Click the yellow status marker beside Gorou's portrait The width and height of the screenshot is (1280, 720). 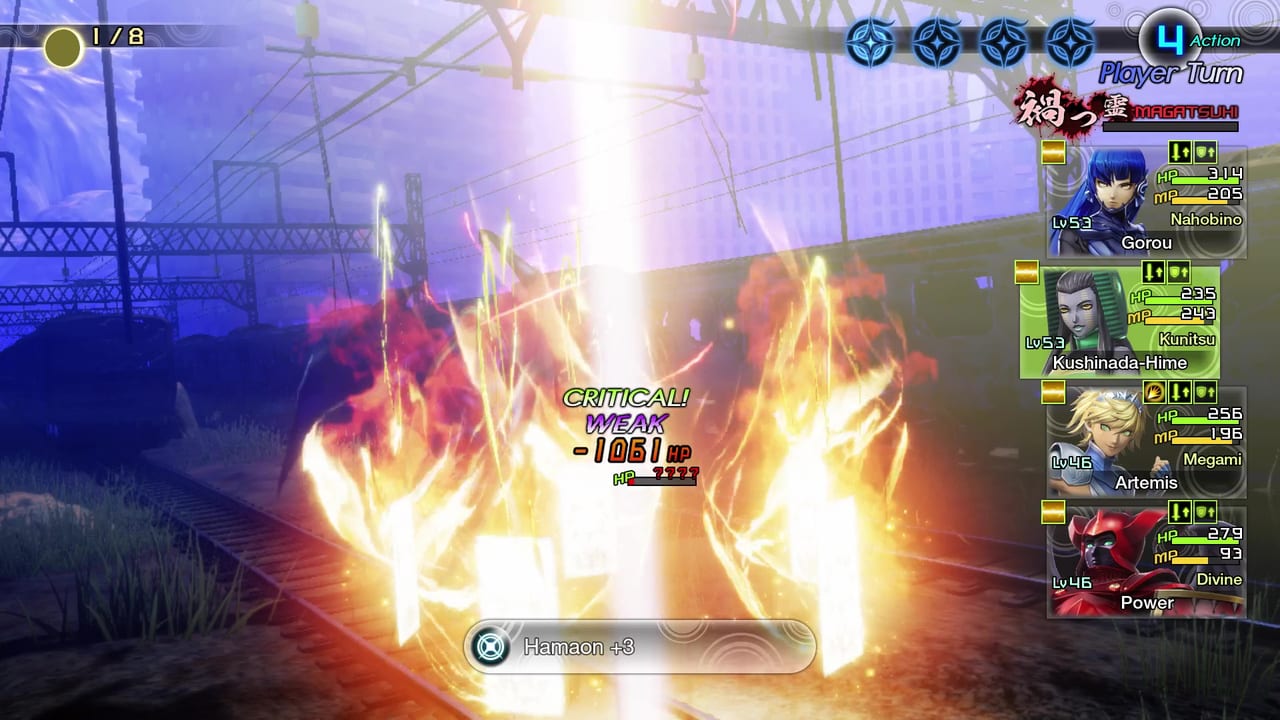(1053, 152)
